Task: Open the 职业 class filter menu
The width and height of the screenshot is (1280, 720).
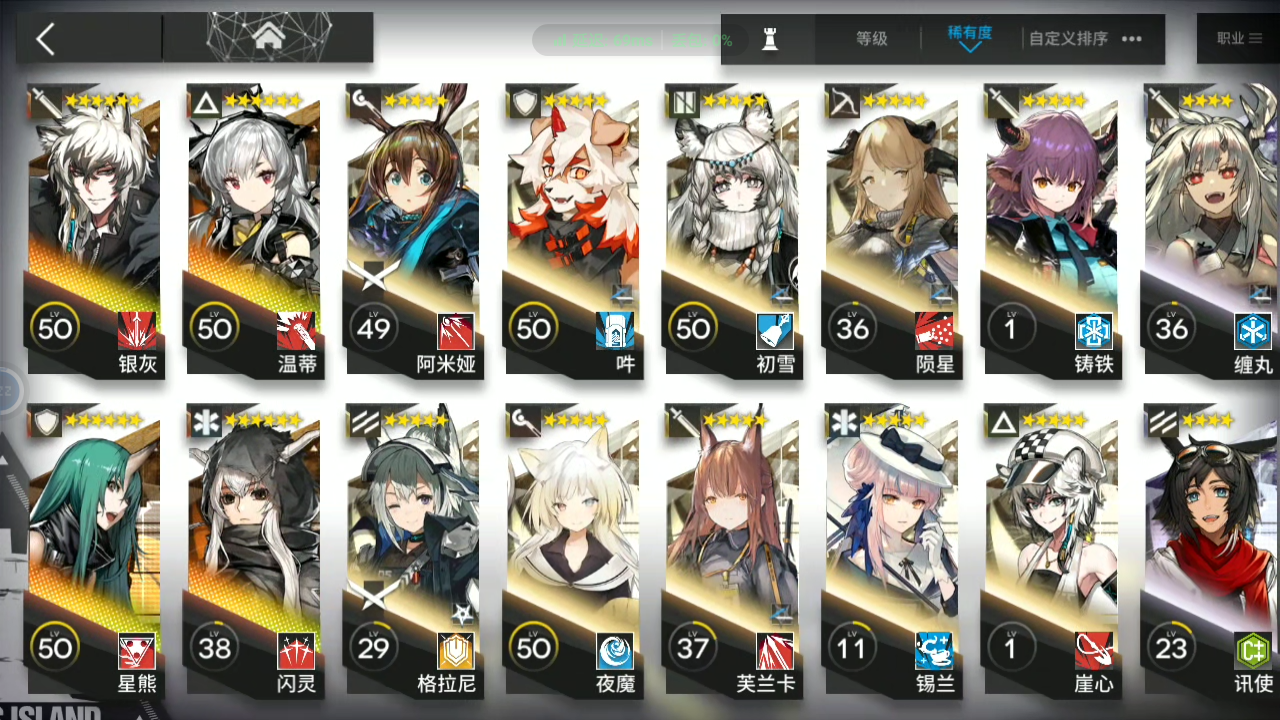Action: click(1240, 38)
